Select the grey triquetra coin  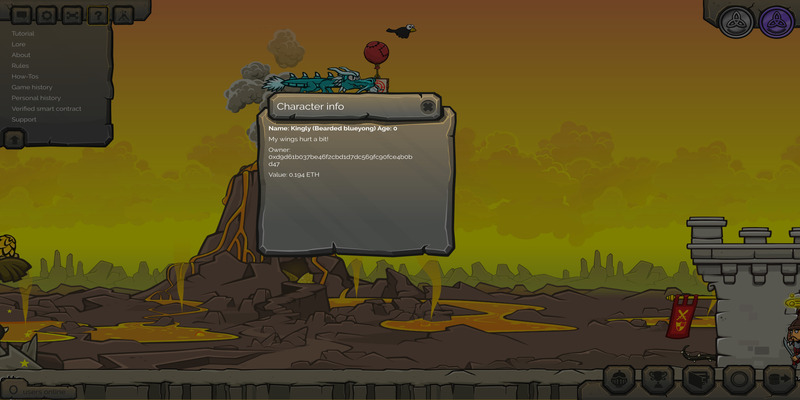(x=737, y=21)
